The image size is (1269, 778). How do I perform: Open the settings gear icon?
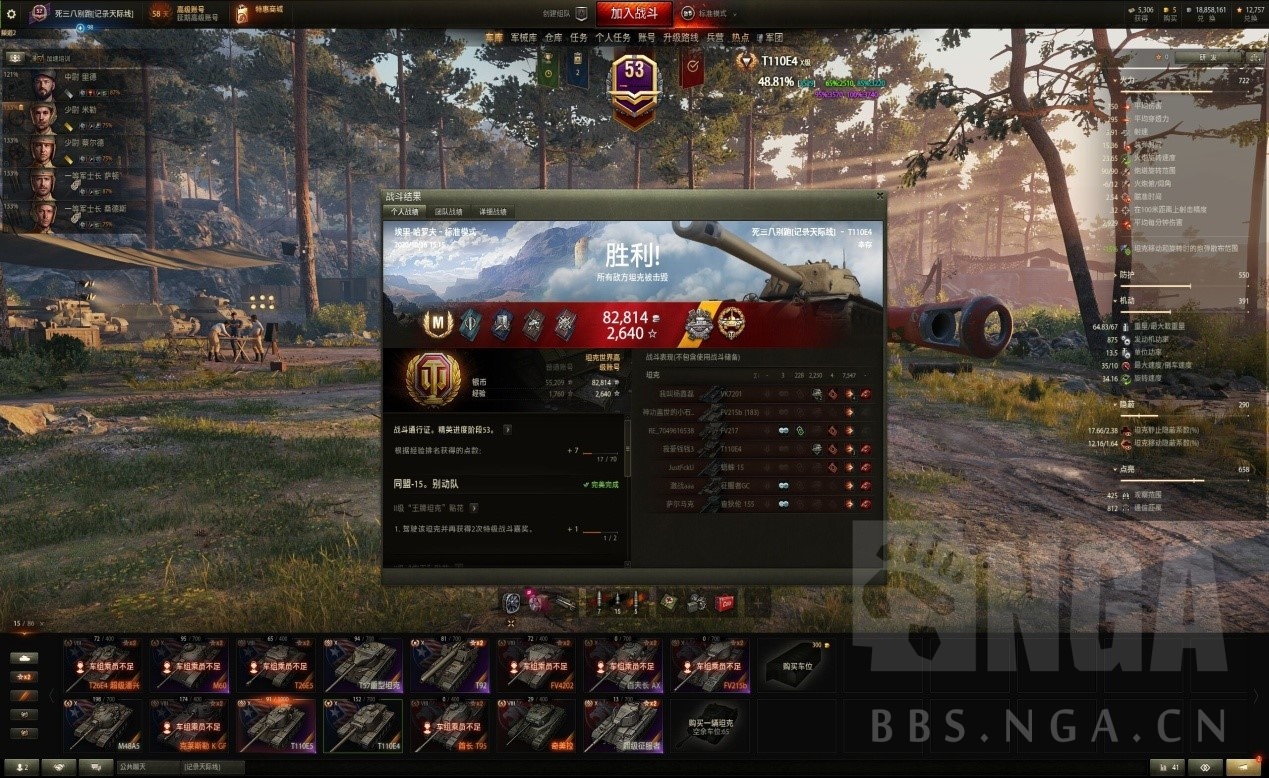[12, 14]
